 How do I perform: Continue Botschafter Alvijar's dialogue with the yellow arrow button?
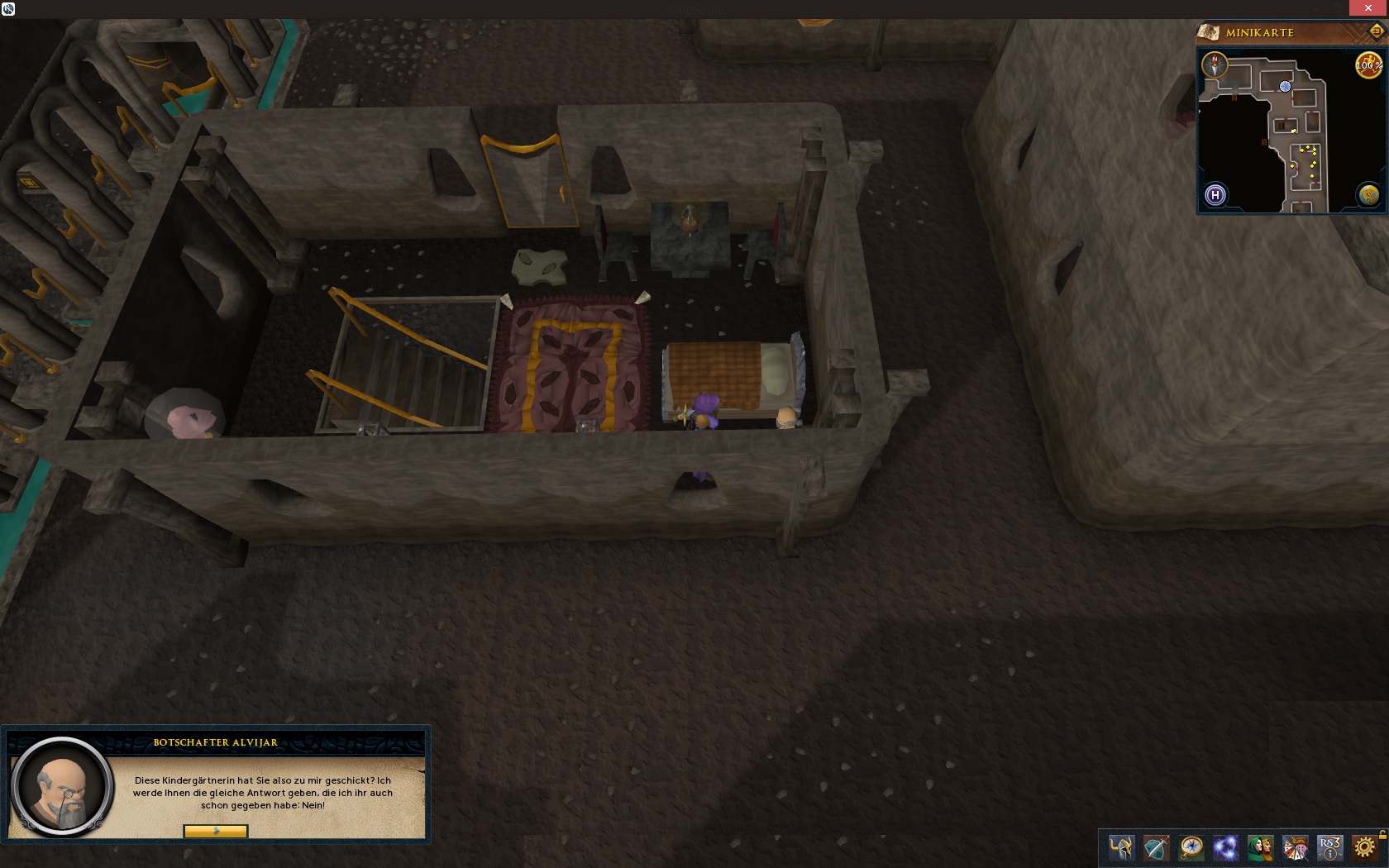click(215, 831)
